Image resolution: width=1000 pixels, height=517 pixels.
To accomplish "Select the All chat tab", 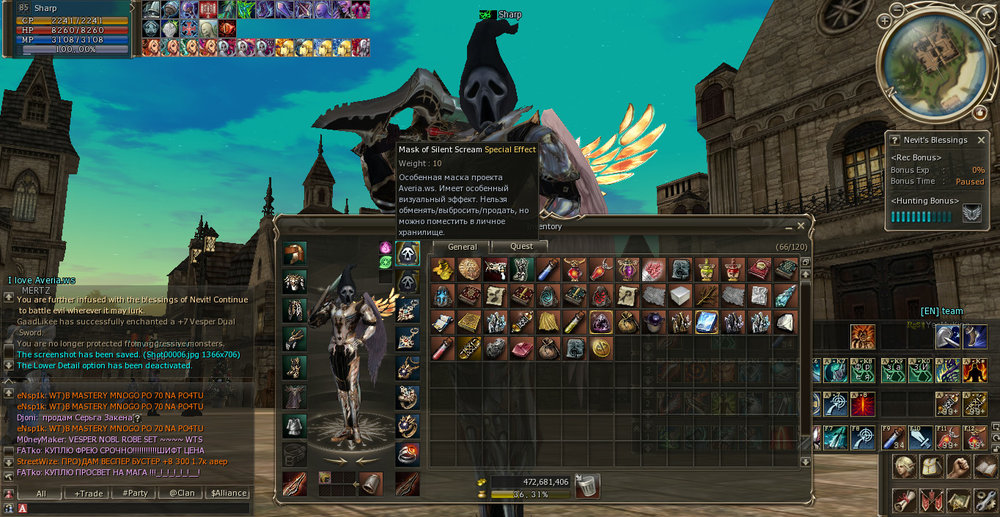I will point(40,493).
